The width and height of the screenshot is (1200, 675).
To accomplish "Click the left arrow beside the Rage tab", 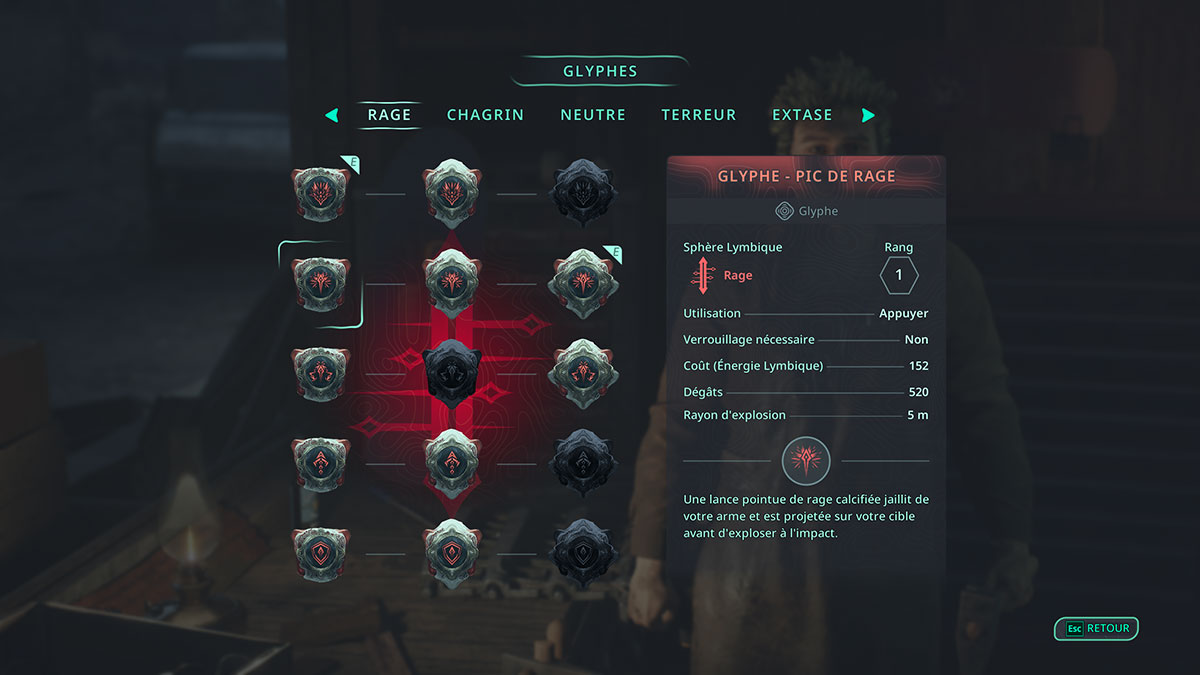I will click(x=332, y=115).
